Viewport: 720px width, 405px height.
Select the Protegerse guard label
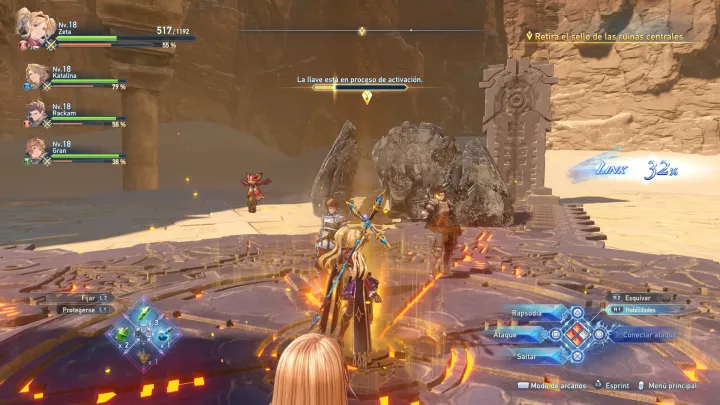point(79,309)
